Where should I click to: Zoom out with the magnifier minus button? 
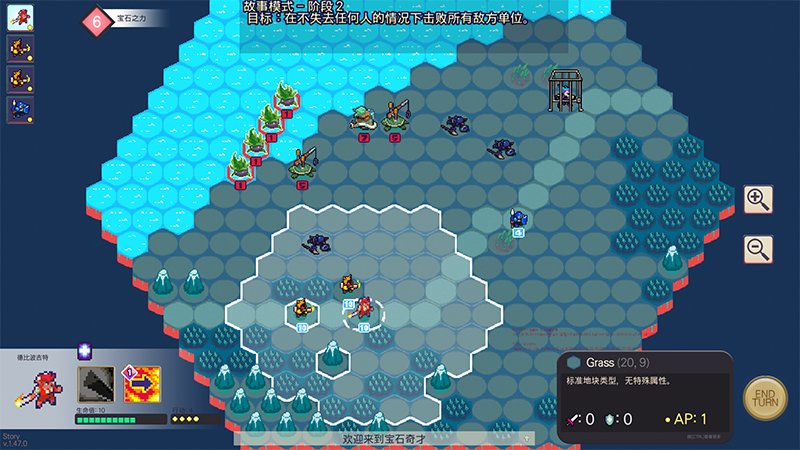[x=759, y=248]
